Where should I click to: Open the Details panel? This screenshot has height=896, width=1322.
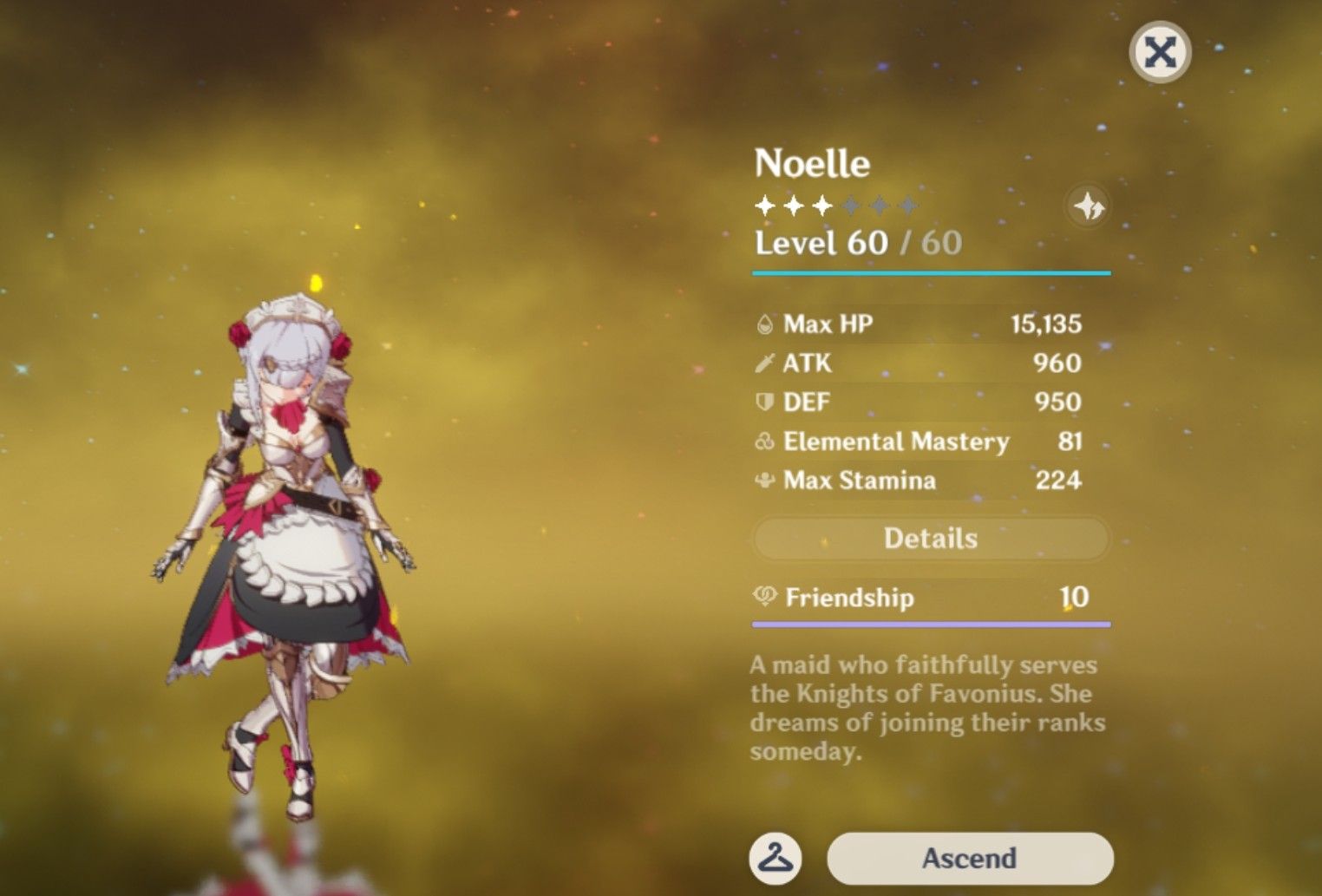931,539
